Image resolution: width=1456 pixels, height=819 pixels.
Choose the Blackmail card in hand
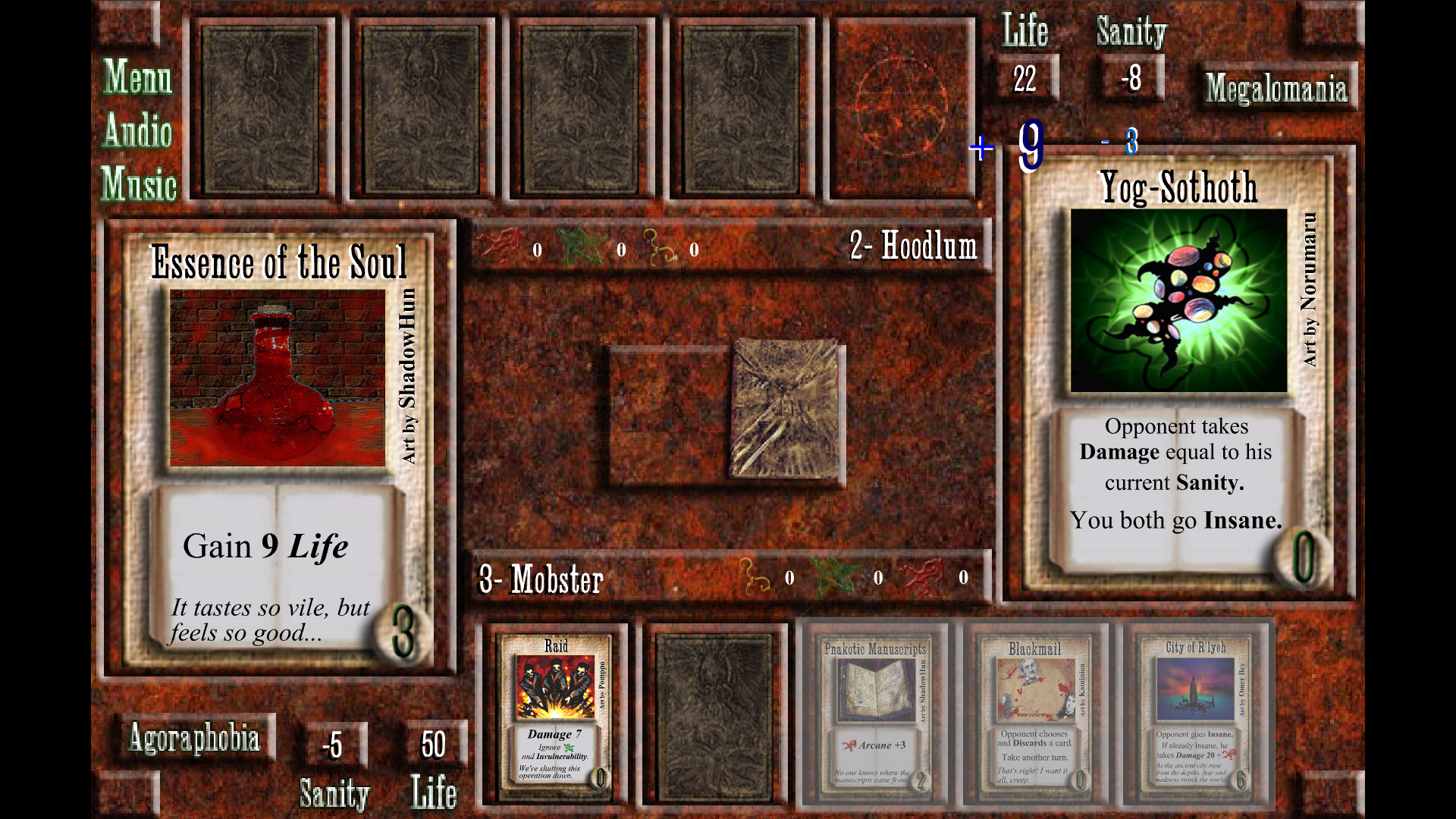point(1034,714)
